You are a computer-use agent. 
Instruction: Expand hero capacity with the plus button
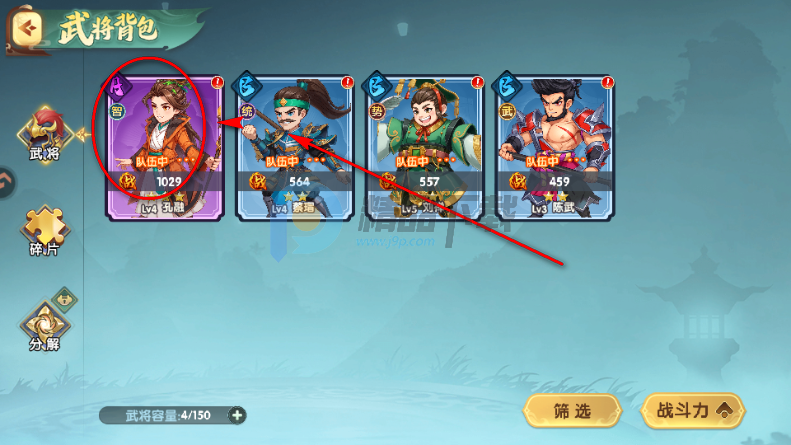click(237, 415)
